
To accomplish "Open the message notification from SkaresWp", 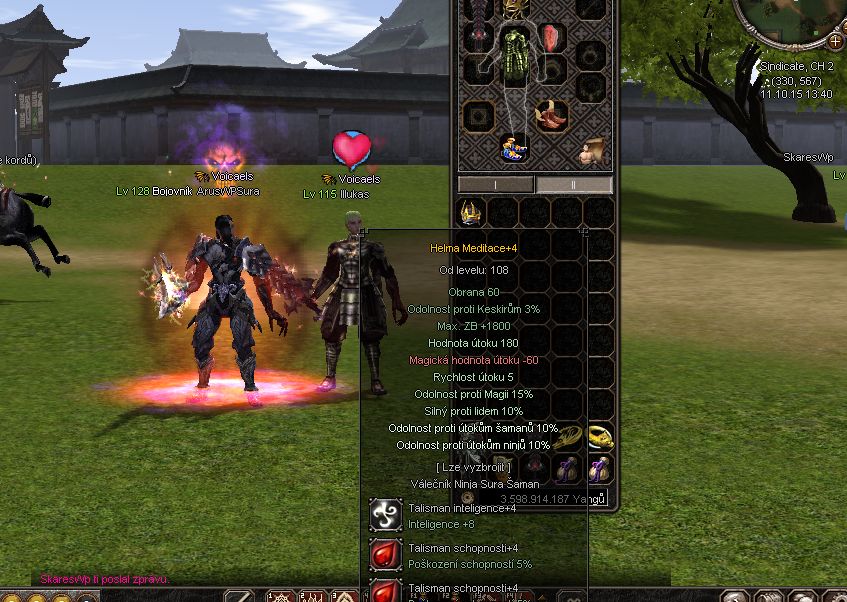I will (105, 579).
